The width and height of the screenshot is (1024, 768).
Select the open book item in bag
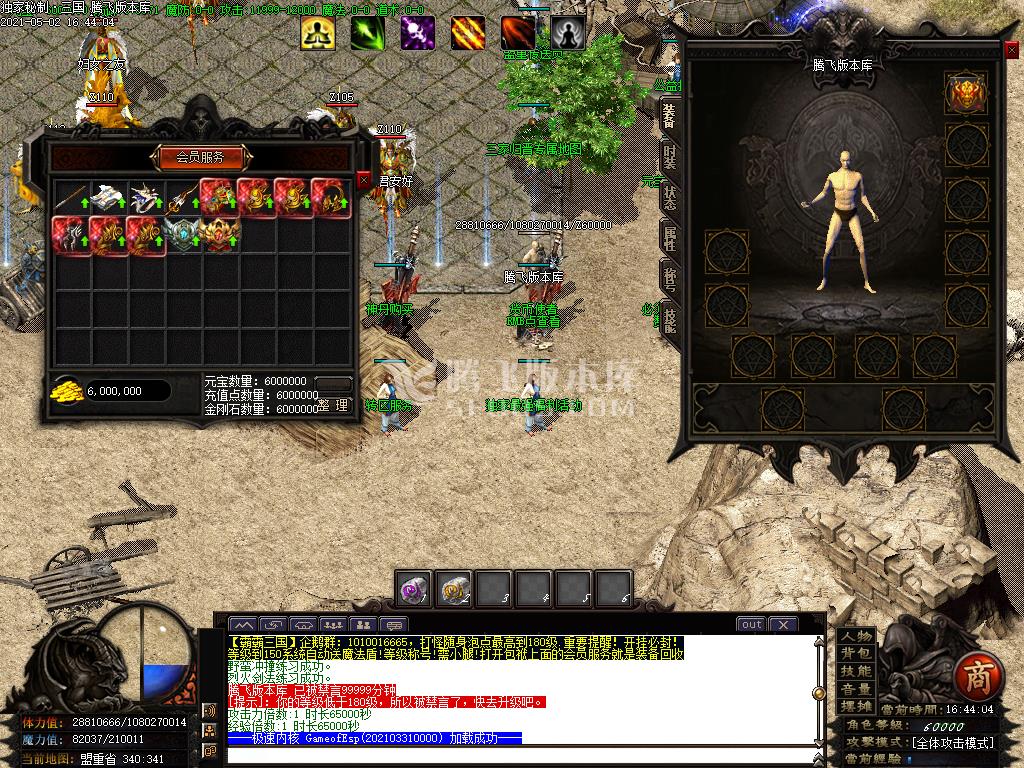[x=106, y=198]
